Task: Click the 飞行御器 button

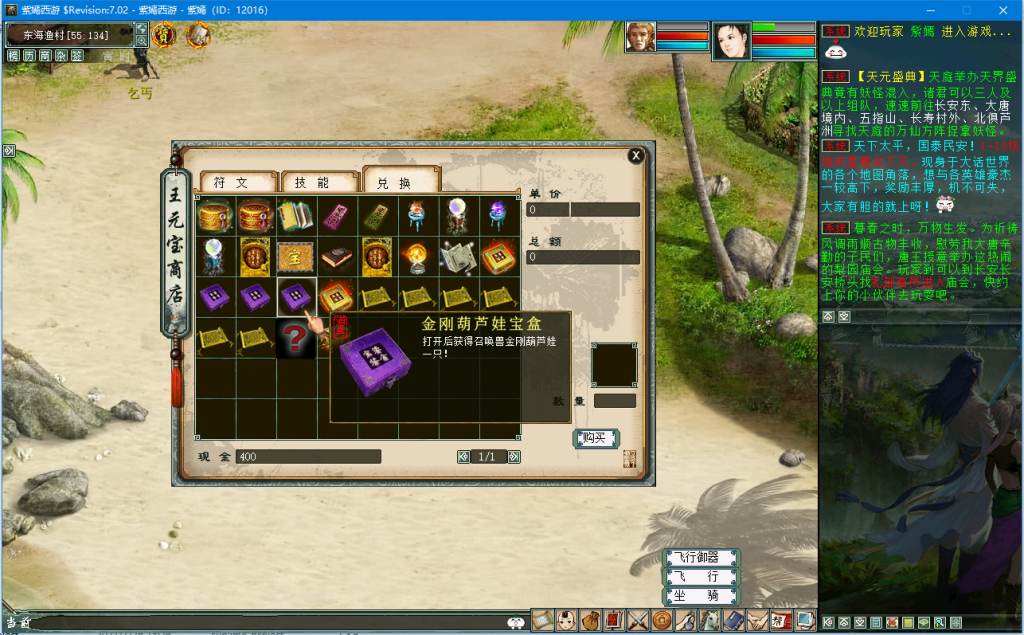Action: pos(702,558)
